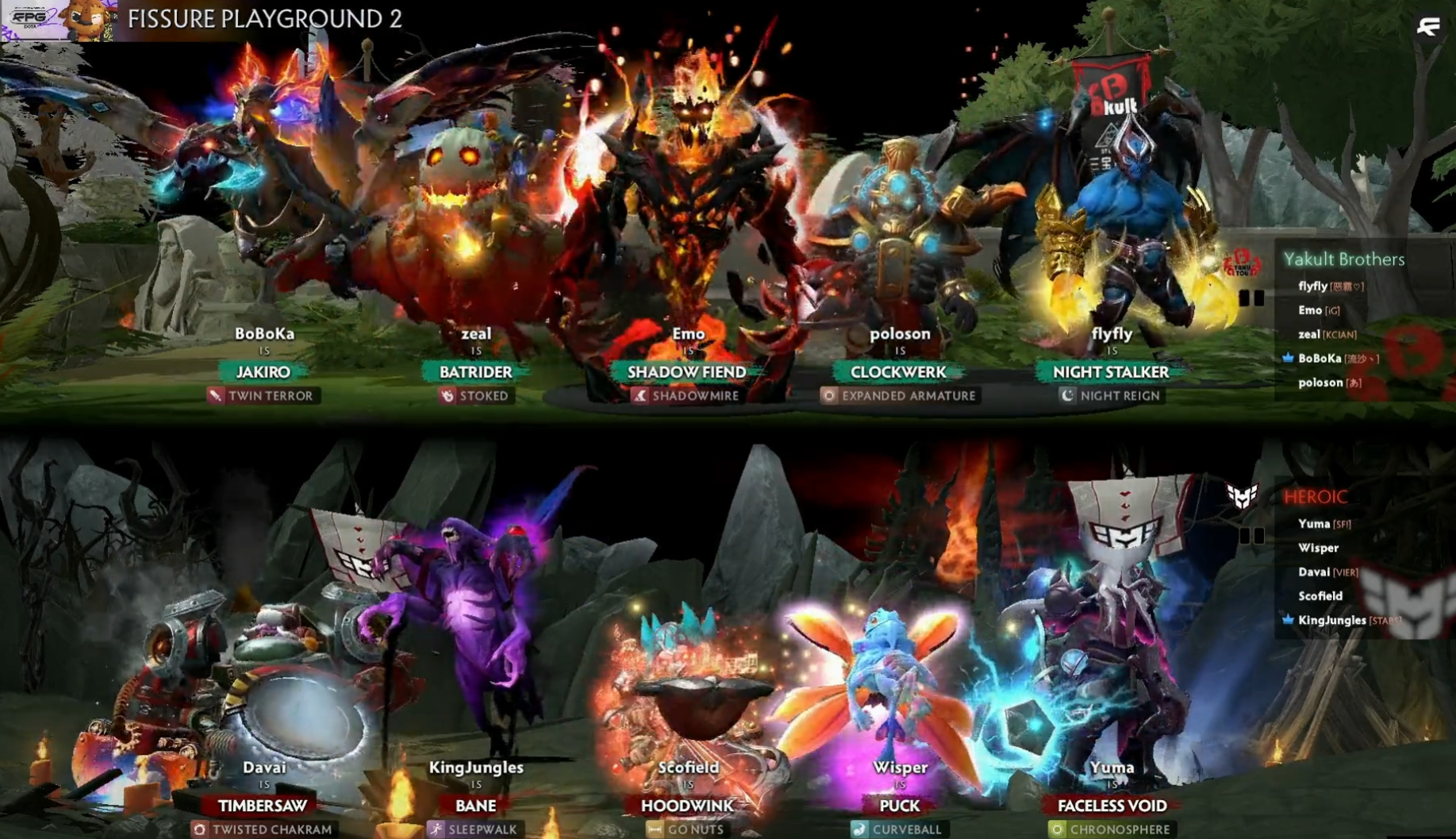The height and width of the screenshot is (839, 1456).
Task: Open the Stoked facet under Batrider
Action: 476,395
